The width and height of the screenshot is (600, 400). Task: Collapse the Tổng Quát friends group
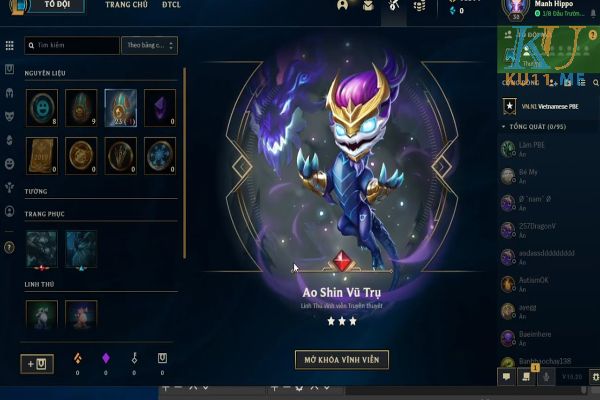(504, 127)
